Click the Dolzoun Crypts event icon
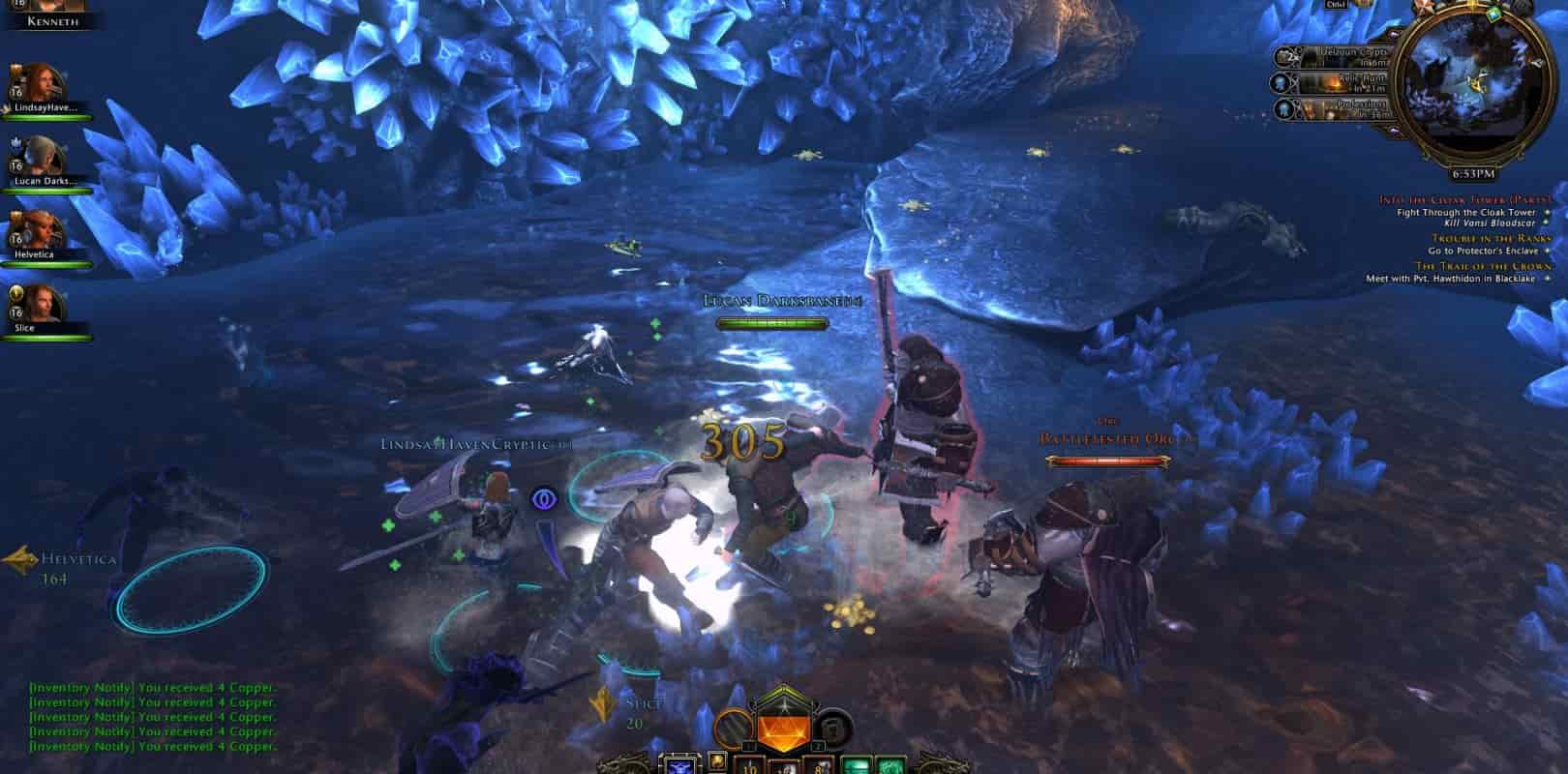This screenshot has width=1568, height=774. click(x=1282, y=55)
